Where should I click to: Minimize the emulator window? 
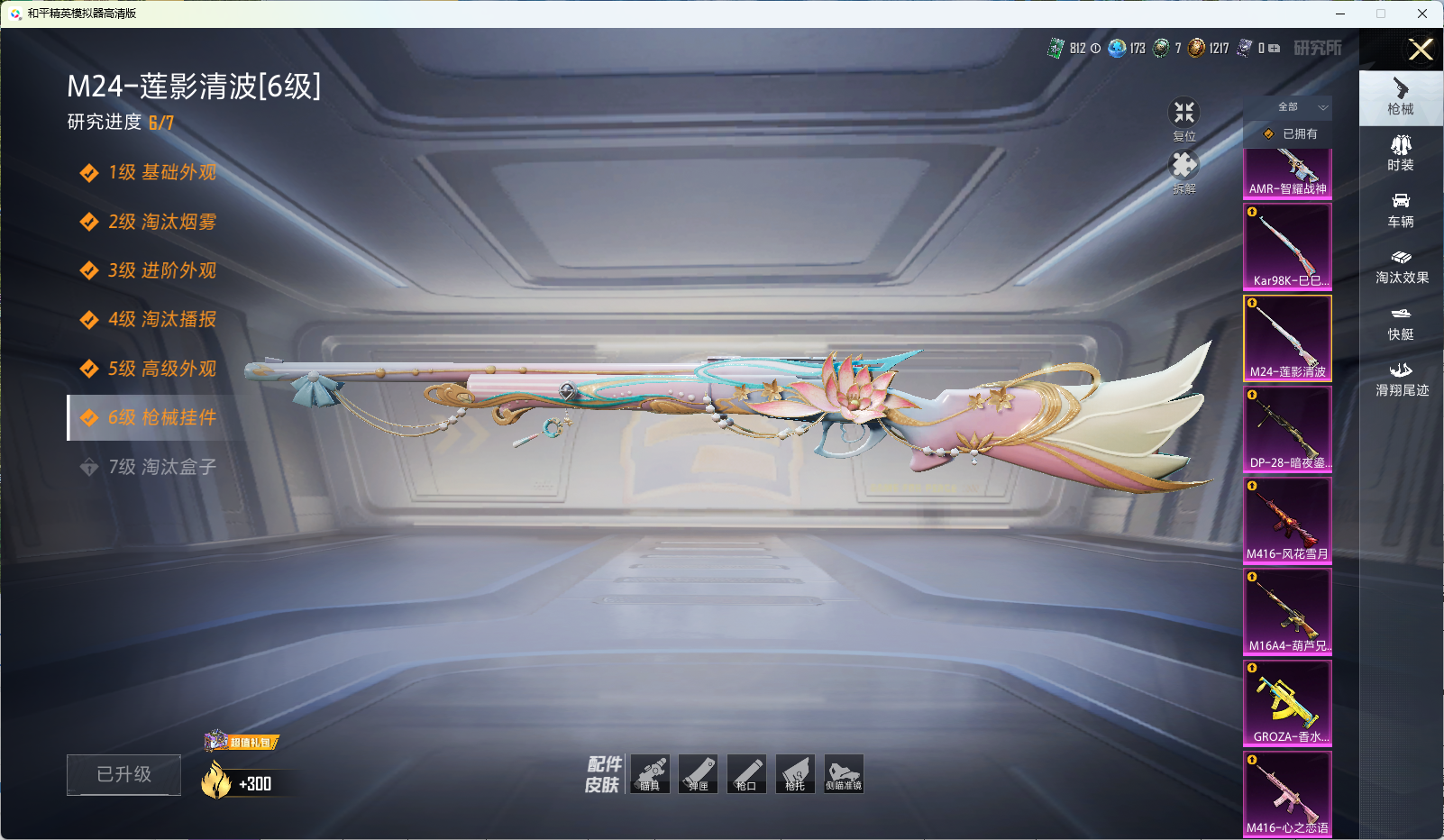tap(1340, 14)
